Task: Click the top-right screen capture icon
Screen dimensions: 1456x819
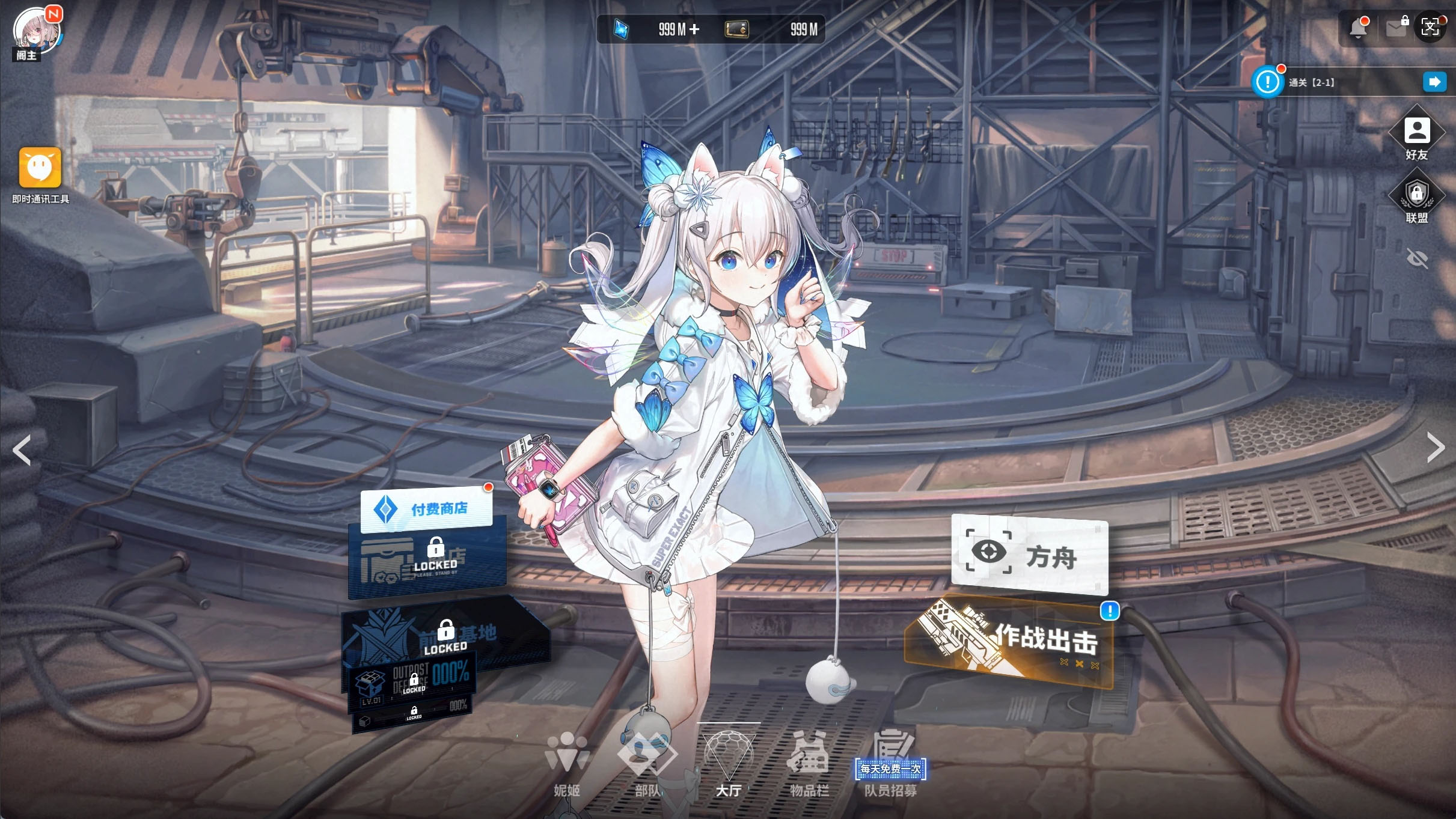Action: pyautogui.click(x=1430, y=27)
